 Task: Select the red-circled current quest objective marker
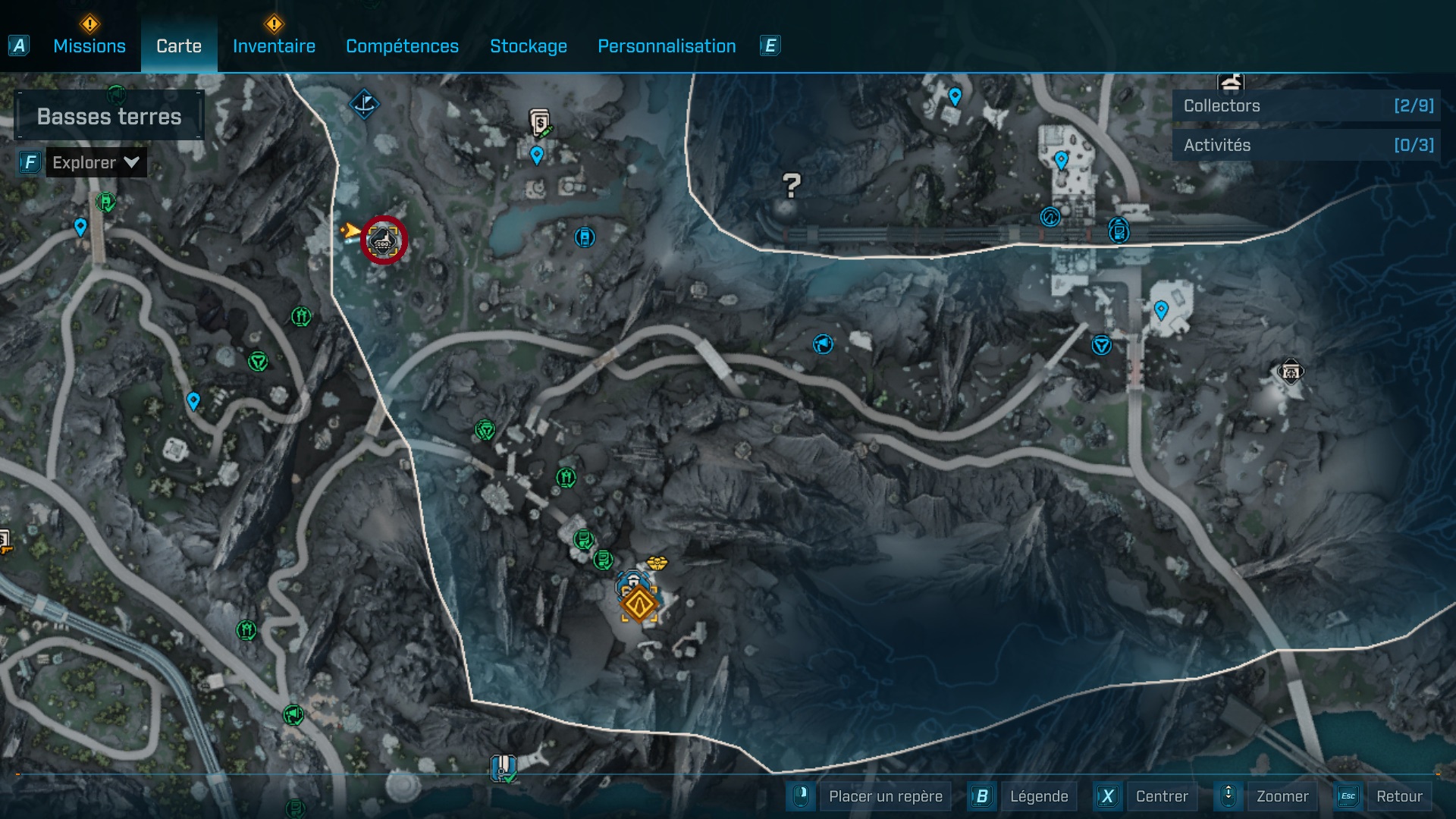pos(385,240)
